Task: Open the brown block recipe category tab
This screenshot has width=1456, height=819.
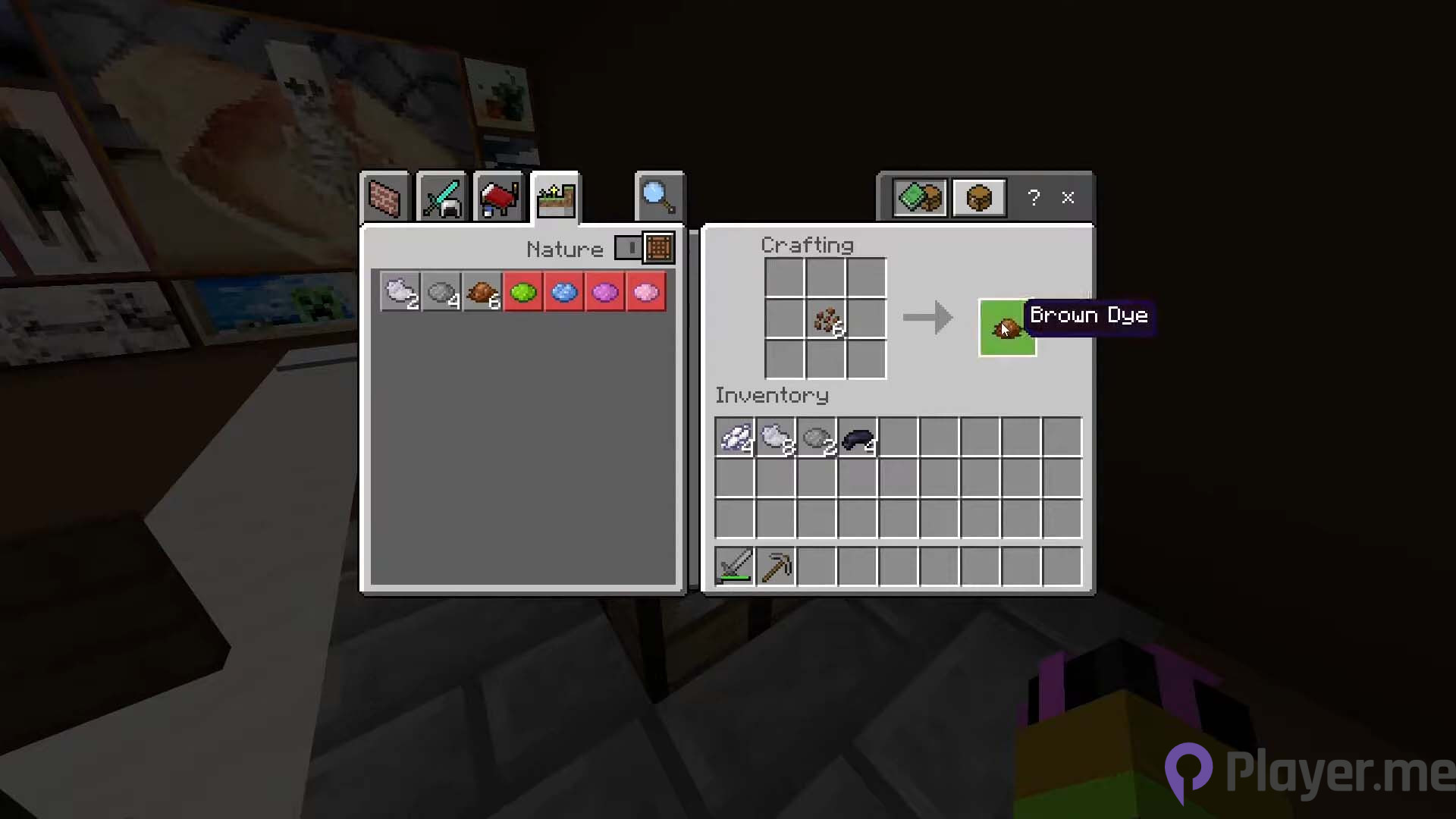Action: click(x=978, y=197)
